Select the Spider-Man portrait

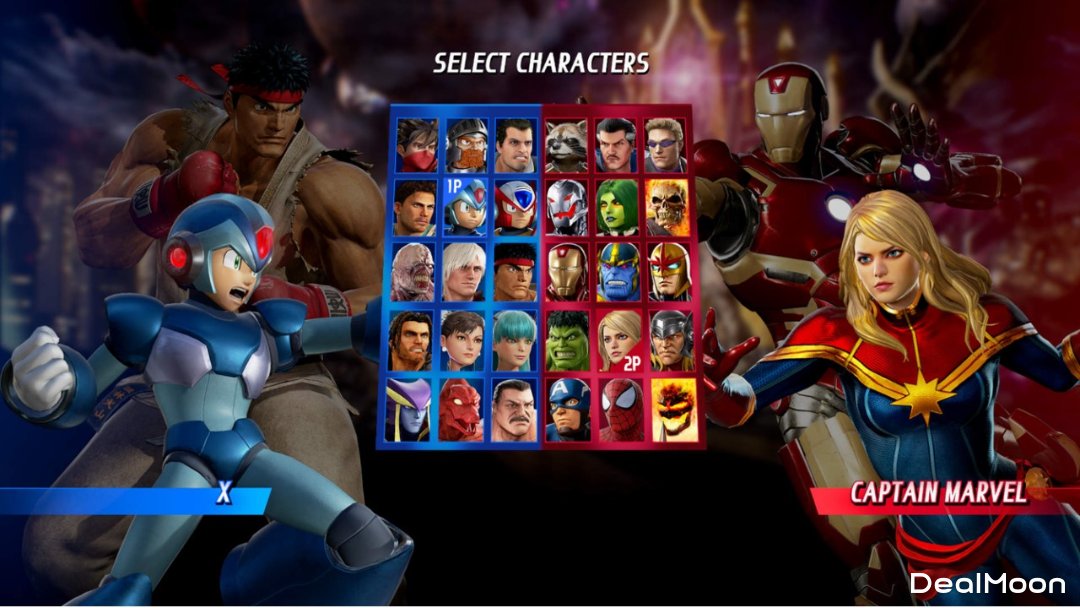619,408
